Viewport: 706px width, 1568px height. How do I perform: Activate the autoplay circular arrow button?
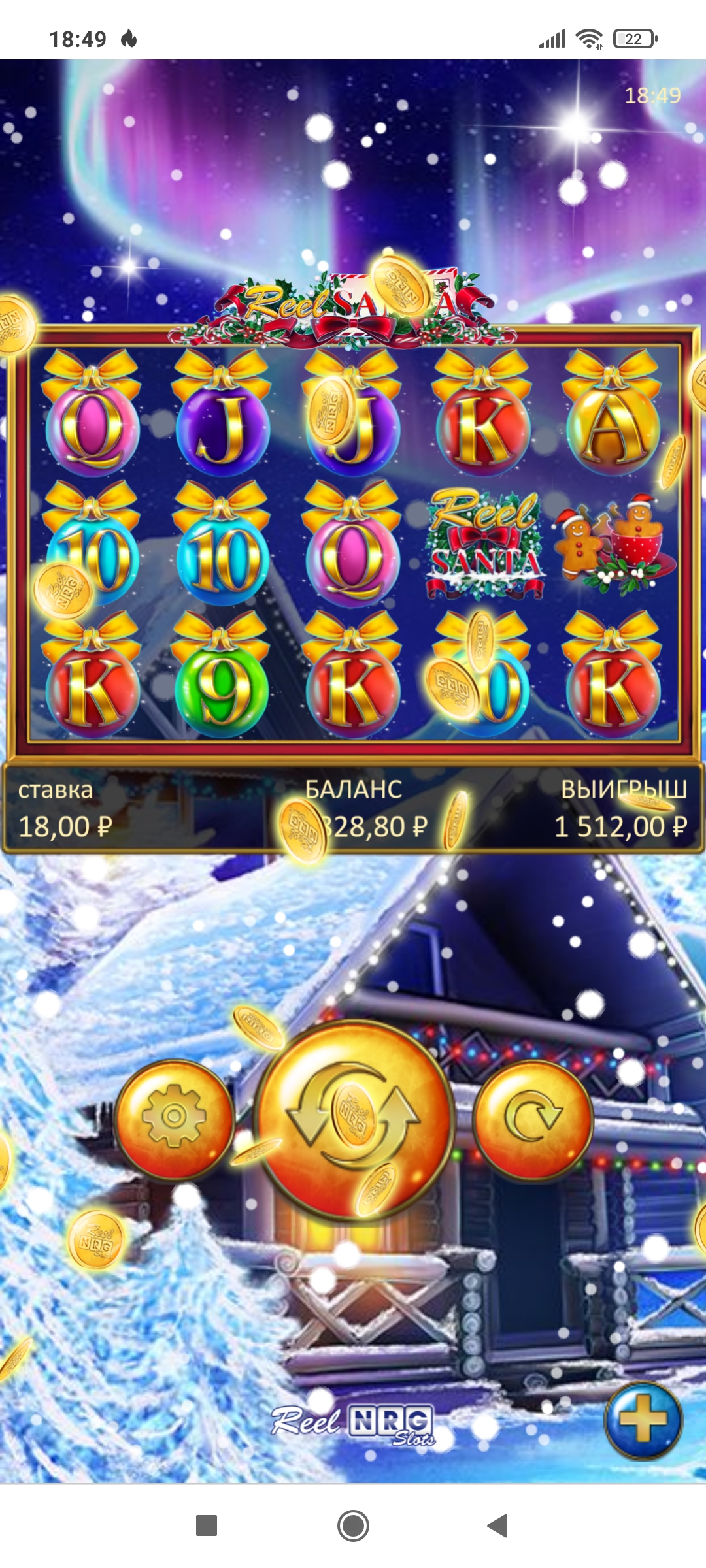point(533,1119)
